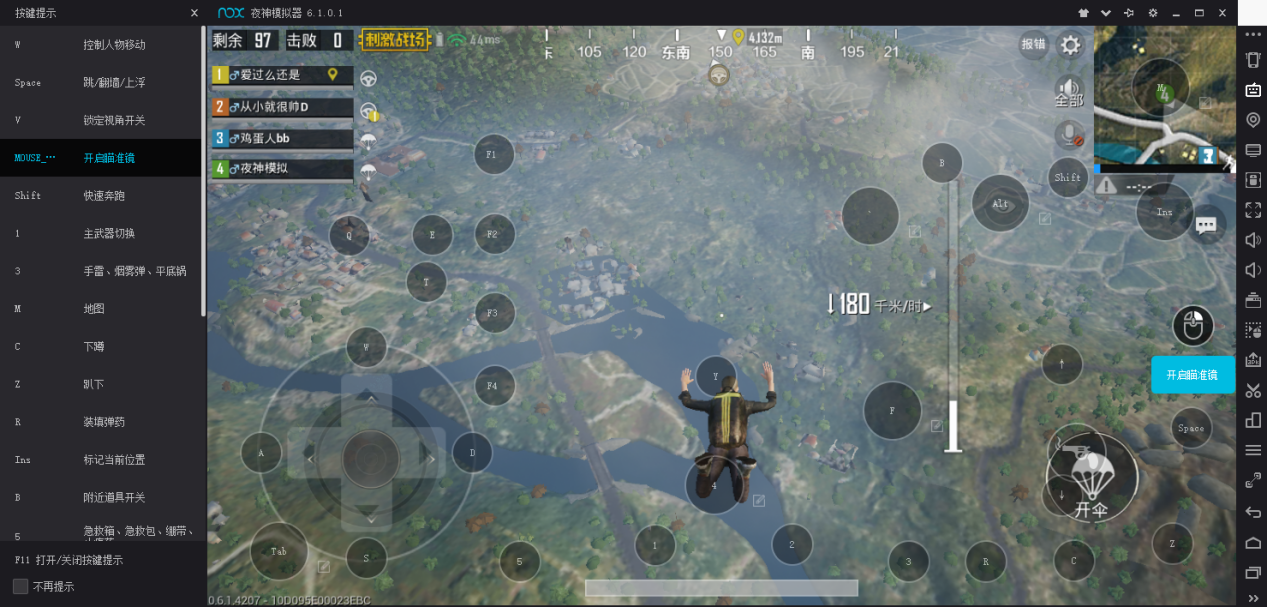The width and height of the screenshot is (1267, 607).
Task: Close the Nox emulator window
Action: [x=1224, y=13]
